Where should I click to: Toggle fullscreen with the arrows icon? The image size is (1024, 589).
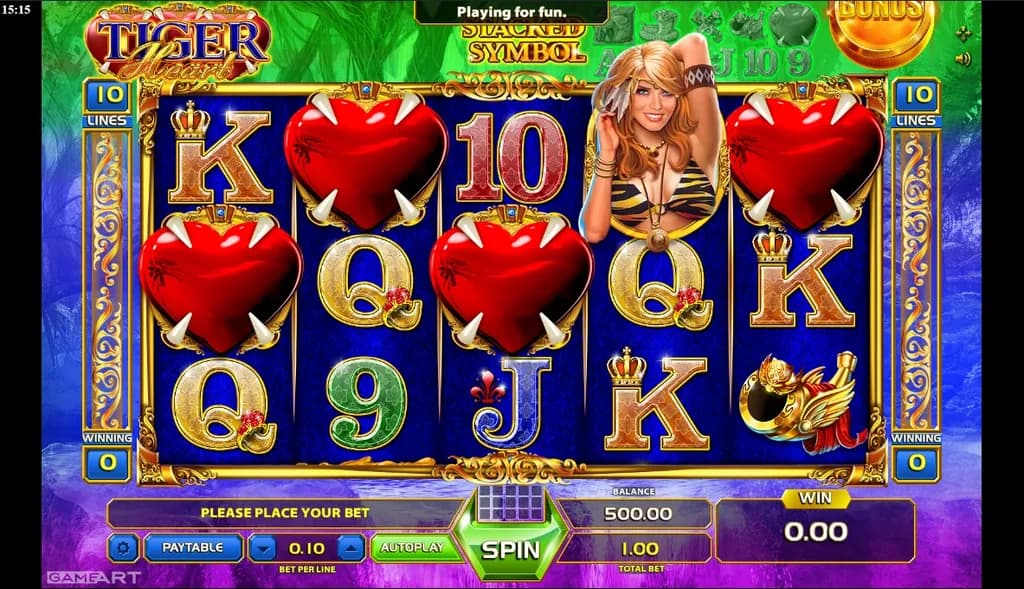963,33
